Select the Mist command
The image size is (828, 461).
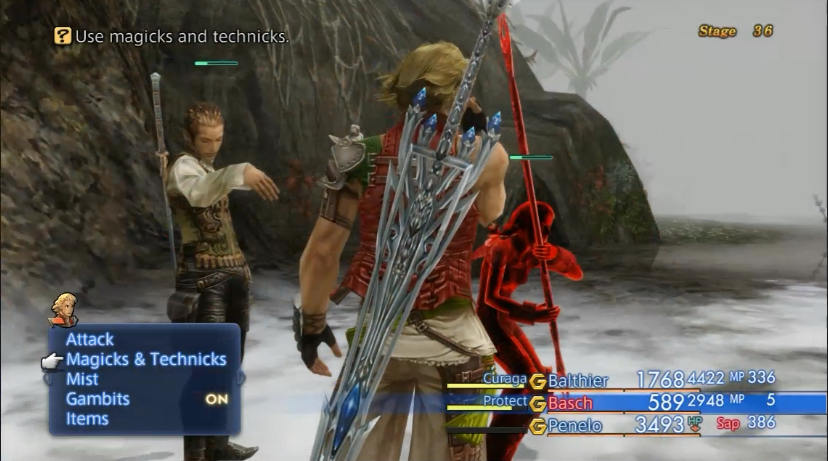coord(82,380)
